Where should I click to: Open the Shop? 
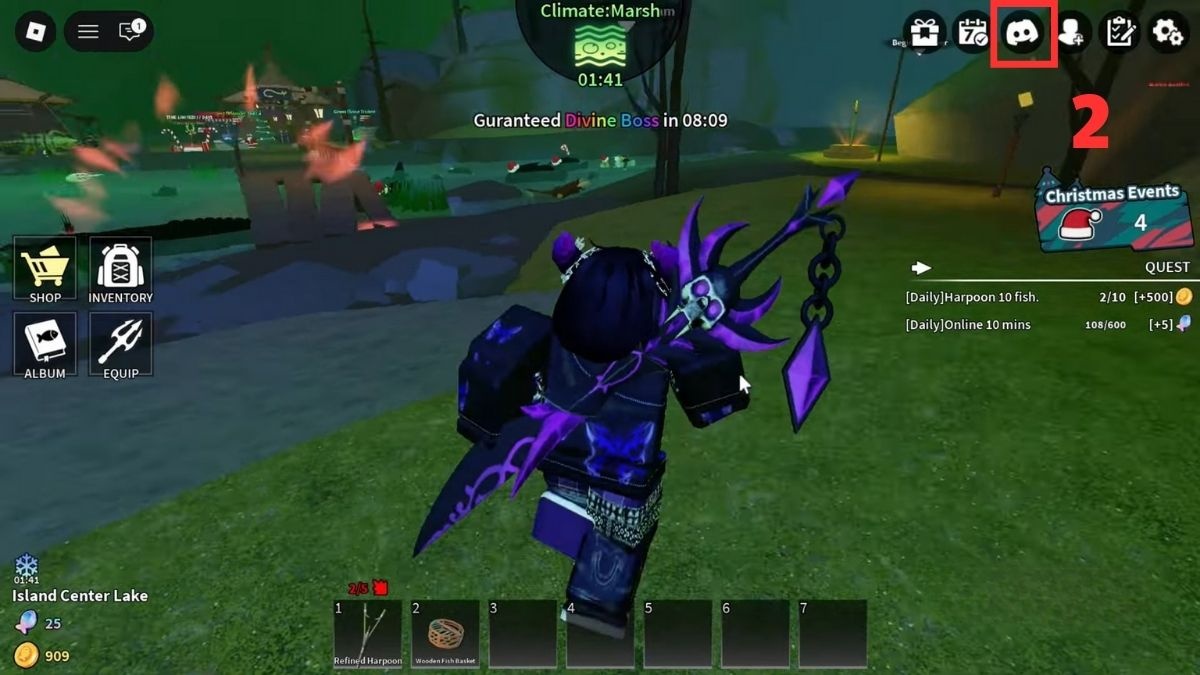click(x=45, y=270)
